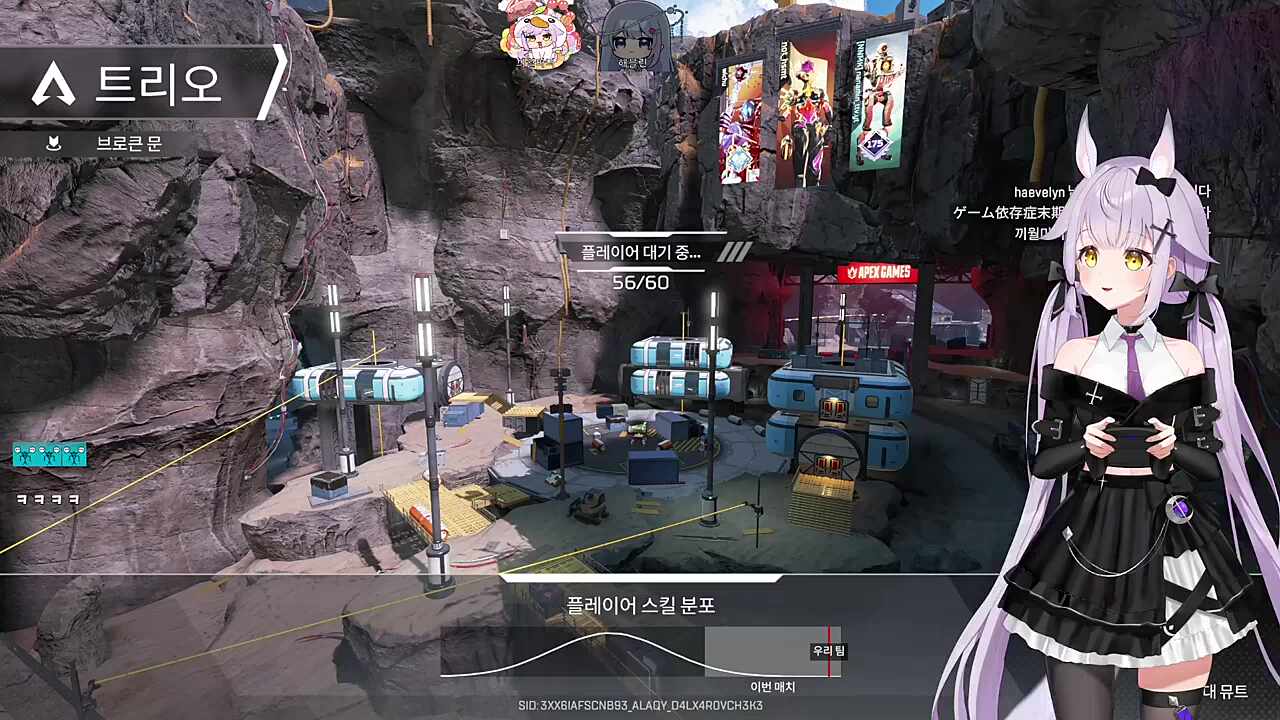
Task: Toggle the 우리 팀 team marker
Action: 830,649
